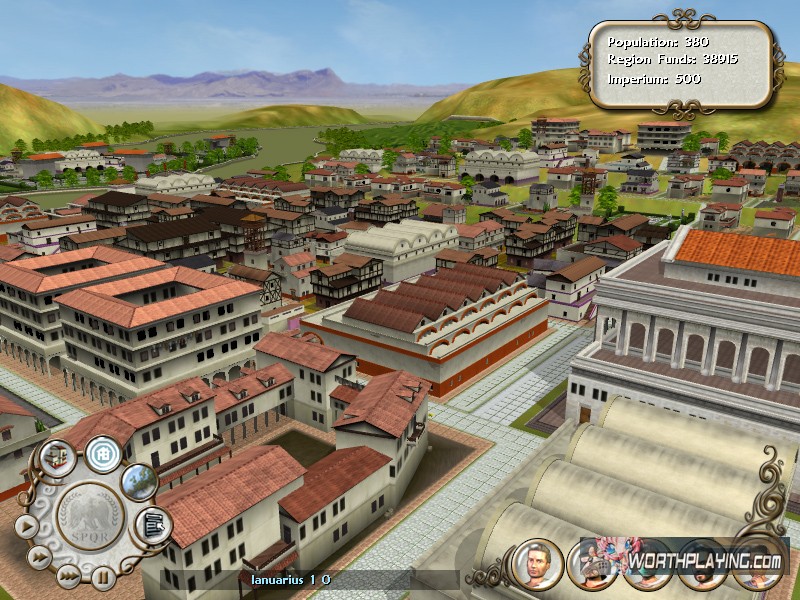Pause the game simulation
800x600 pixels.
102,577
